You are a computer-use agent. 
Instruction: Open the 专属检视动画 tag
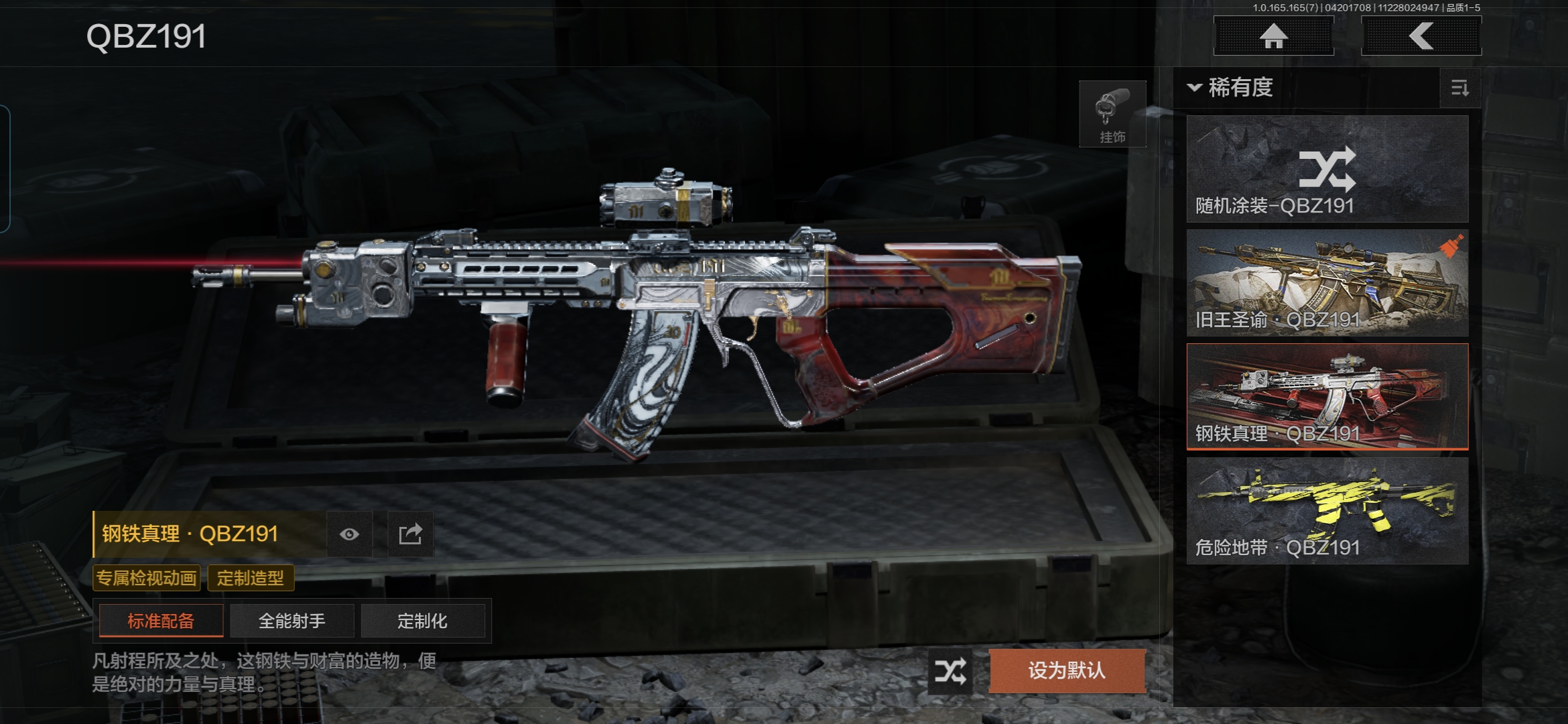click(x=147, y=578)
